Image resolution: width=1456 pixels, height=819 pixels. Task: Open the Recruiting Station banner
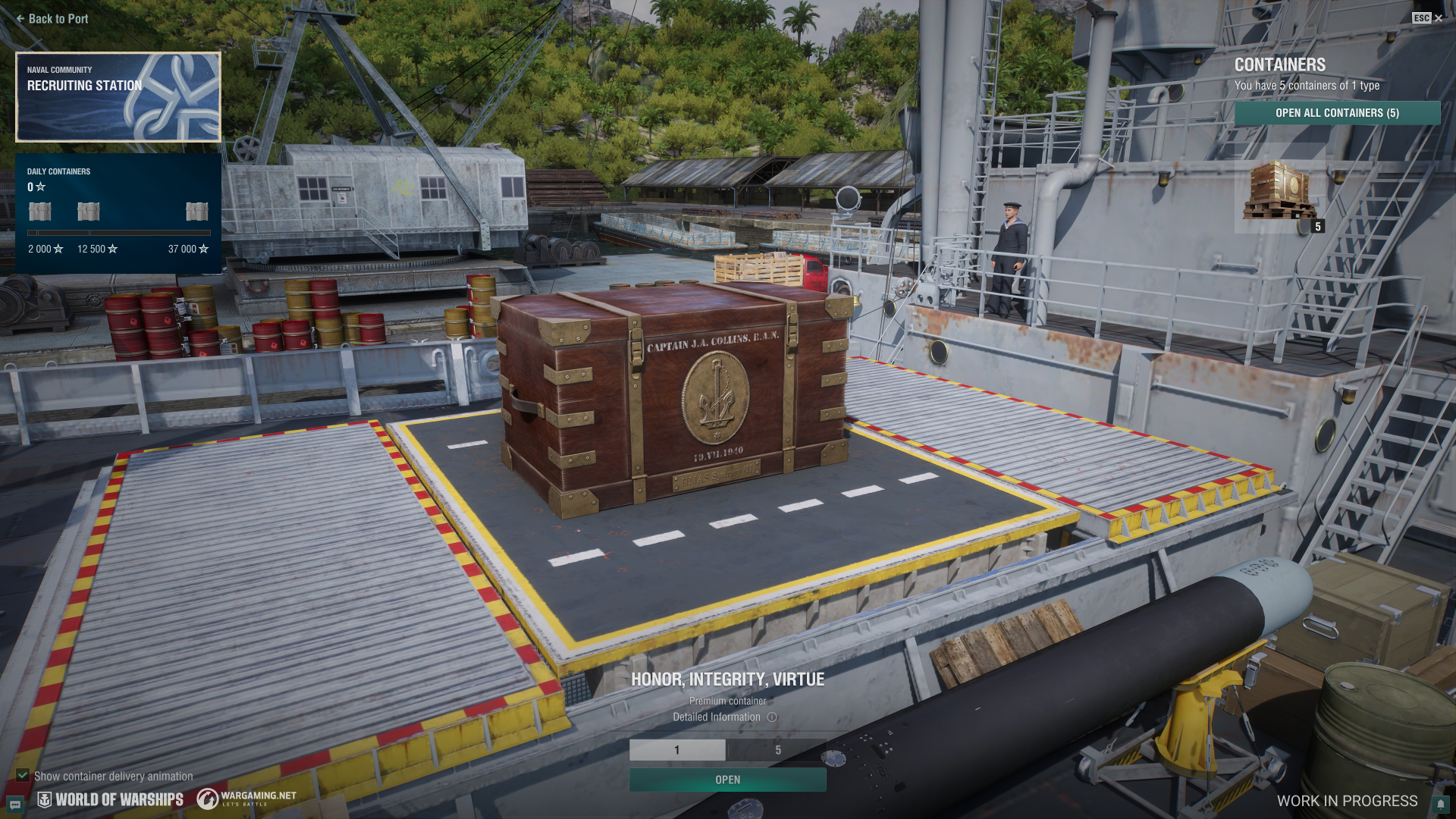click(118, 97)
